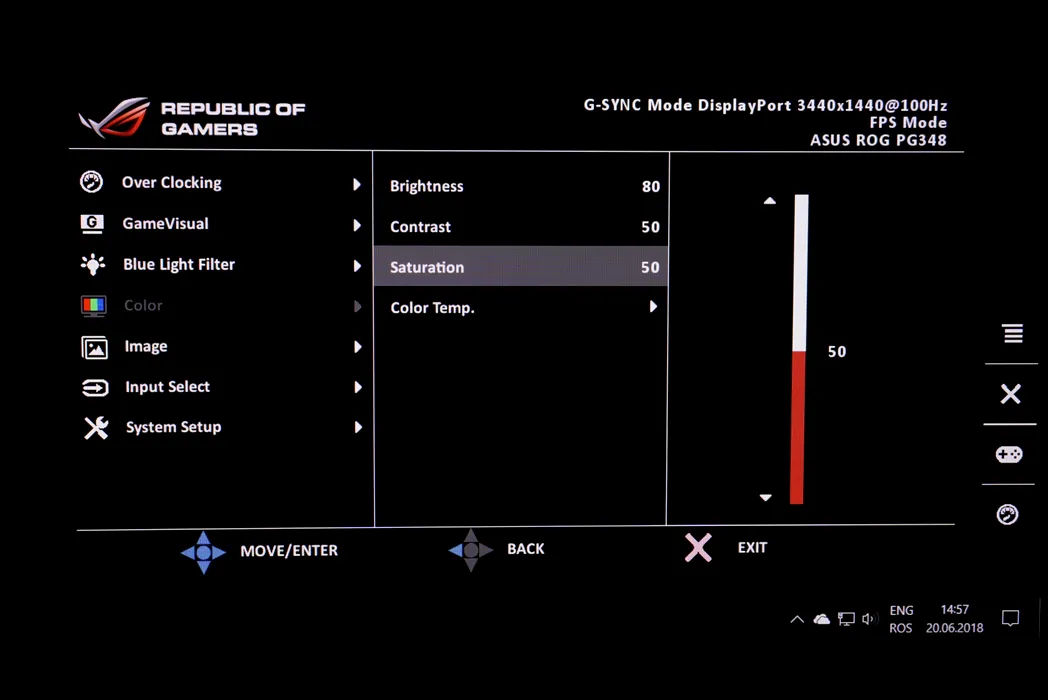
Task: Click the ENG language indicator in taskbar
Action: tap(901, 610)
